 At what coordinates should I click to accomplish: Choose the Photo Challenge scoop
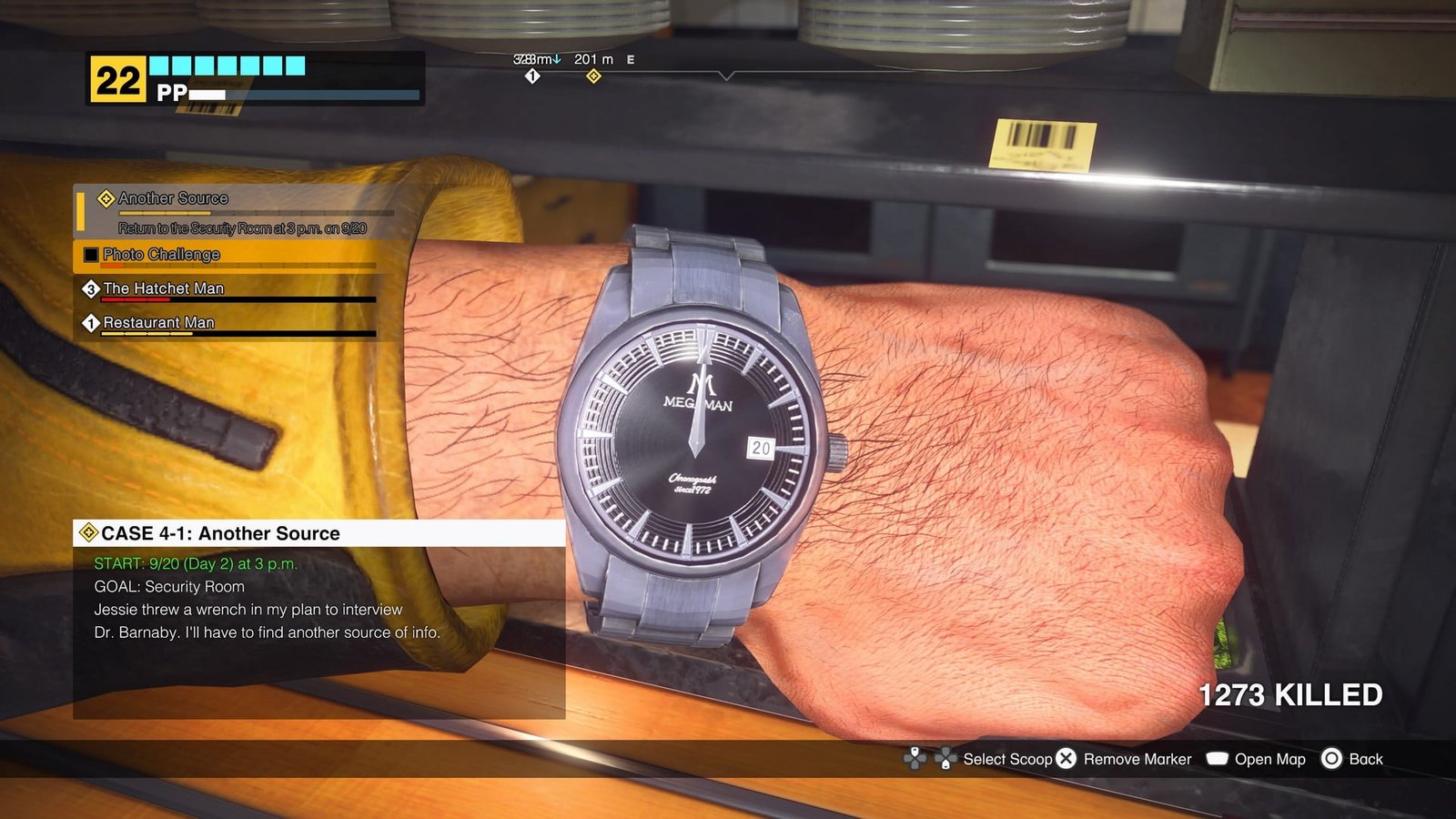click(x=161, y=255)
